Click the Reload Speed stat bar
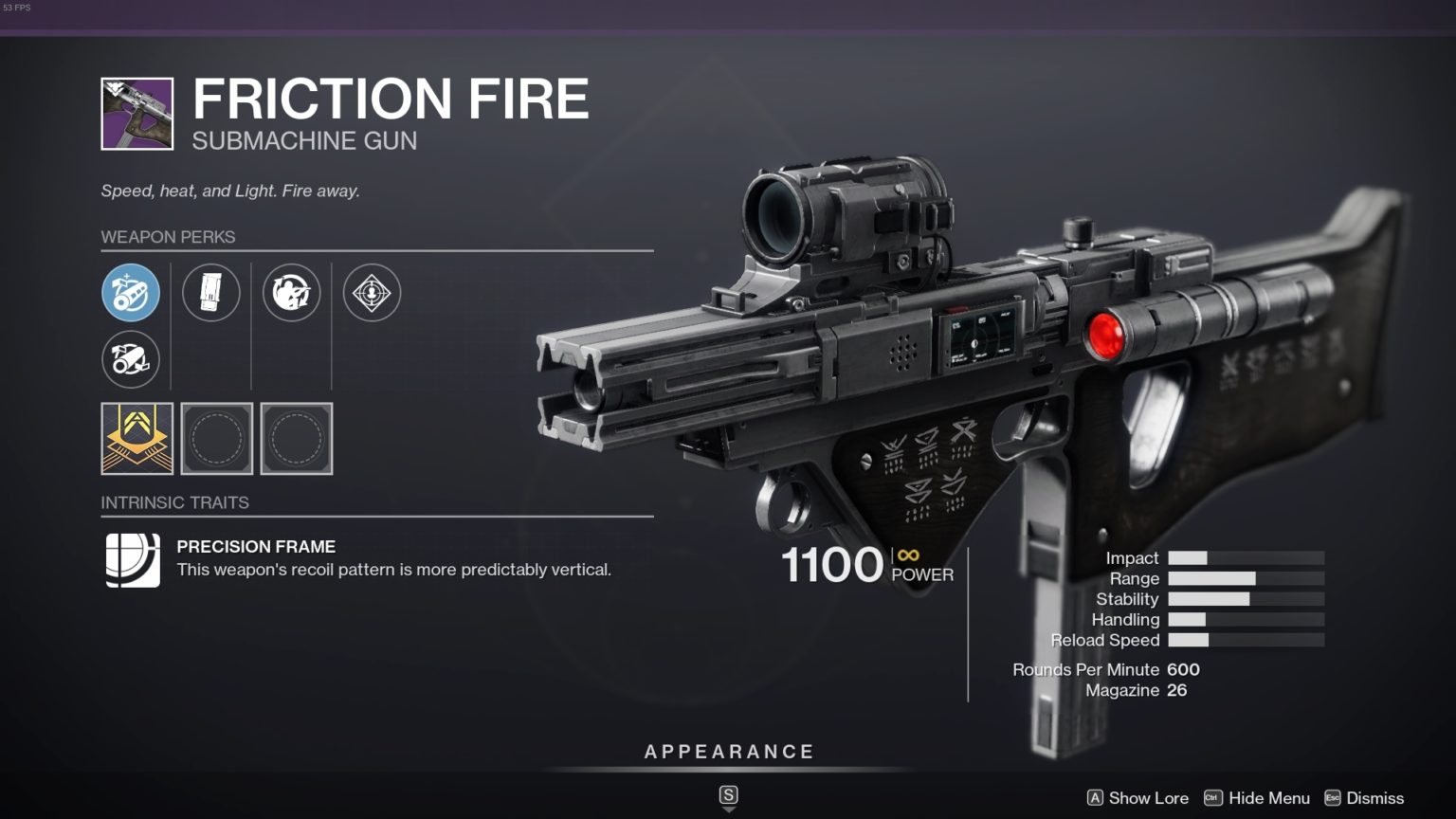 (1245, 641)
